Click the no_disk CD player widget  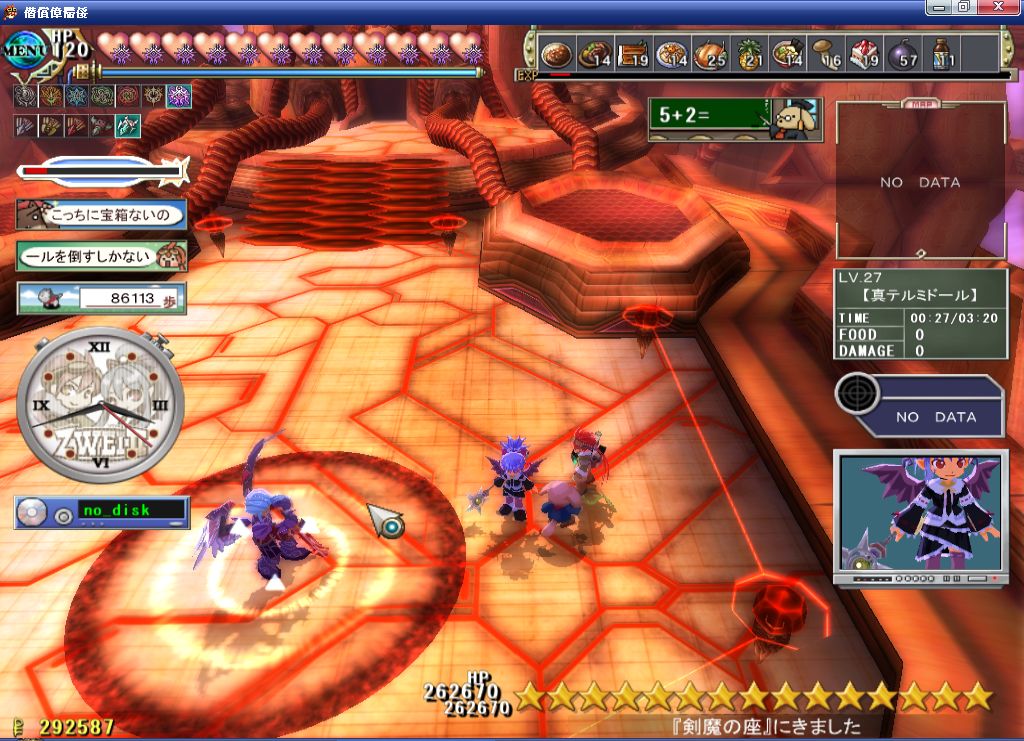(100, 511)
